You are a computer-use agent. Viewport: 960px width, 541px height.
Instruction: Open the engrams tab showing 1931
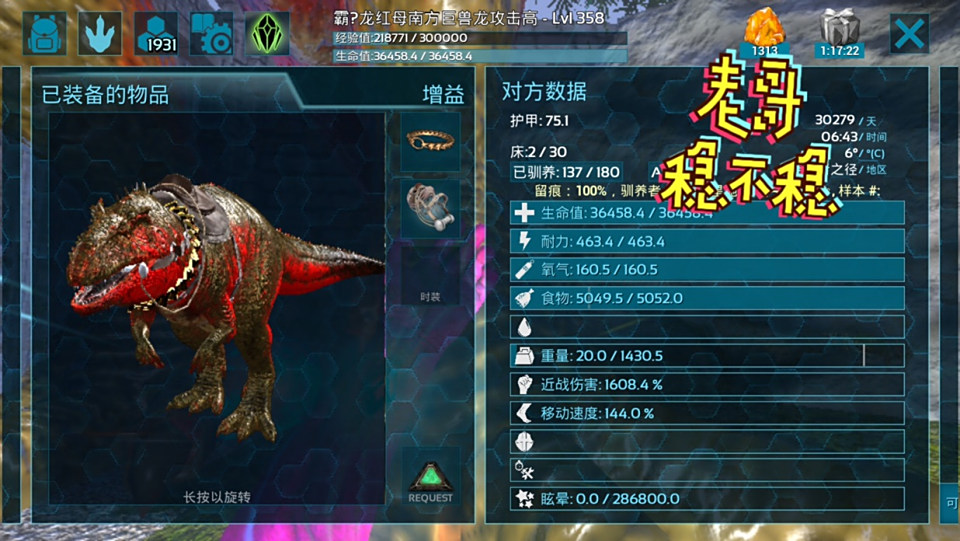(x=156, y=34)
